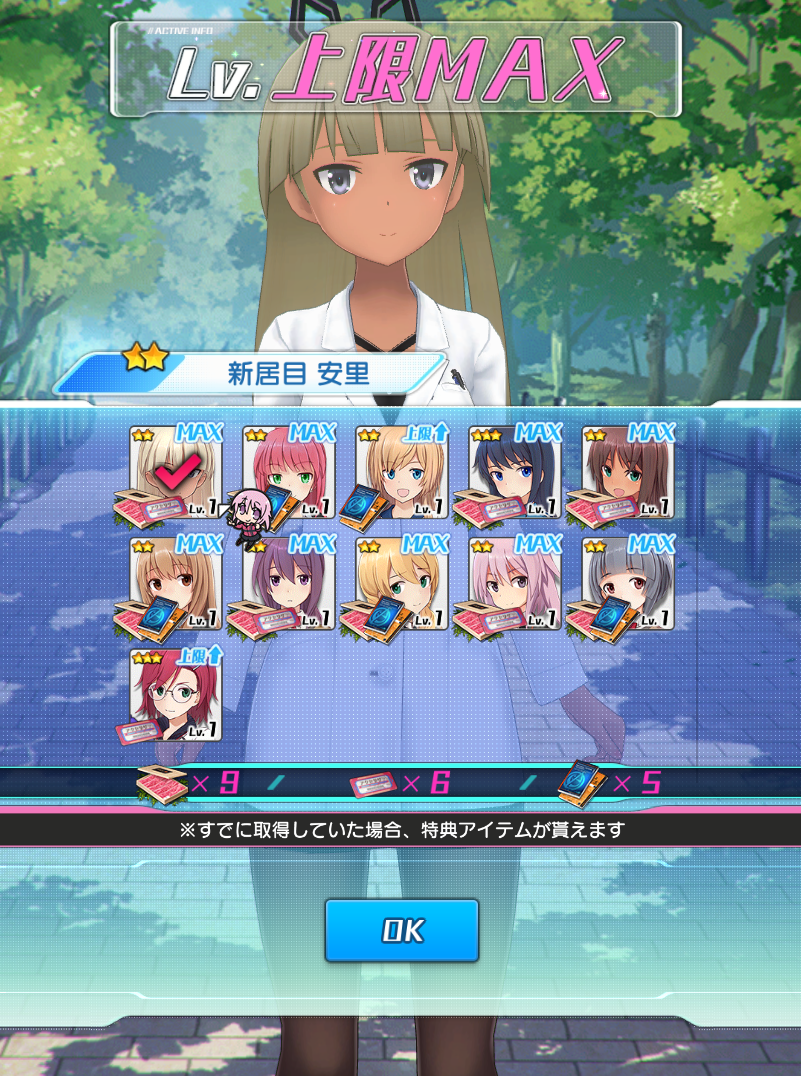
Task: Select the pink-haired character card
Action: (x=515, y=584)
